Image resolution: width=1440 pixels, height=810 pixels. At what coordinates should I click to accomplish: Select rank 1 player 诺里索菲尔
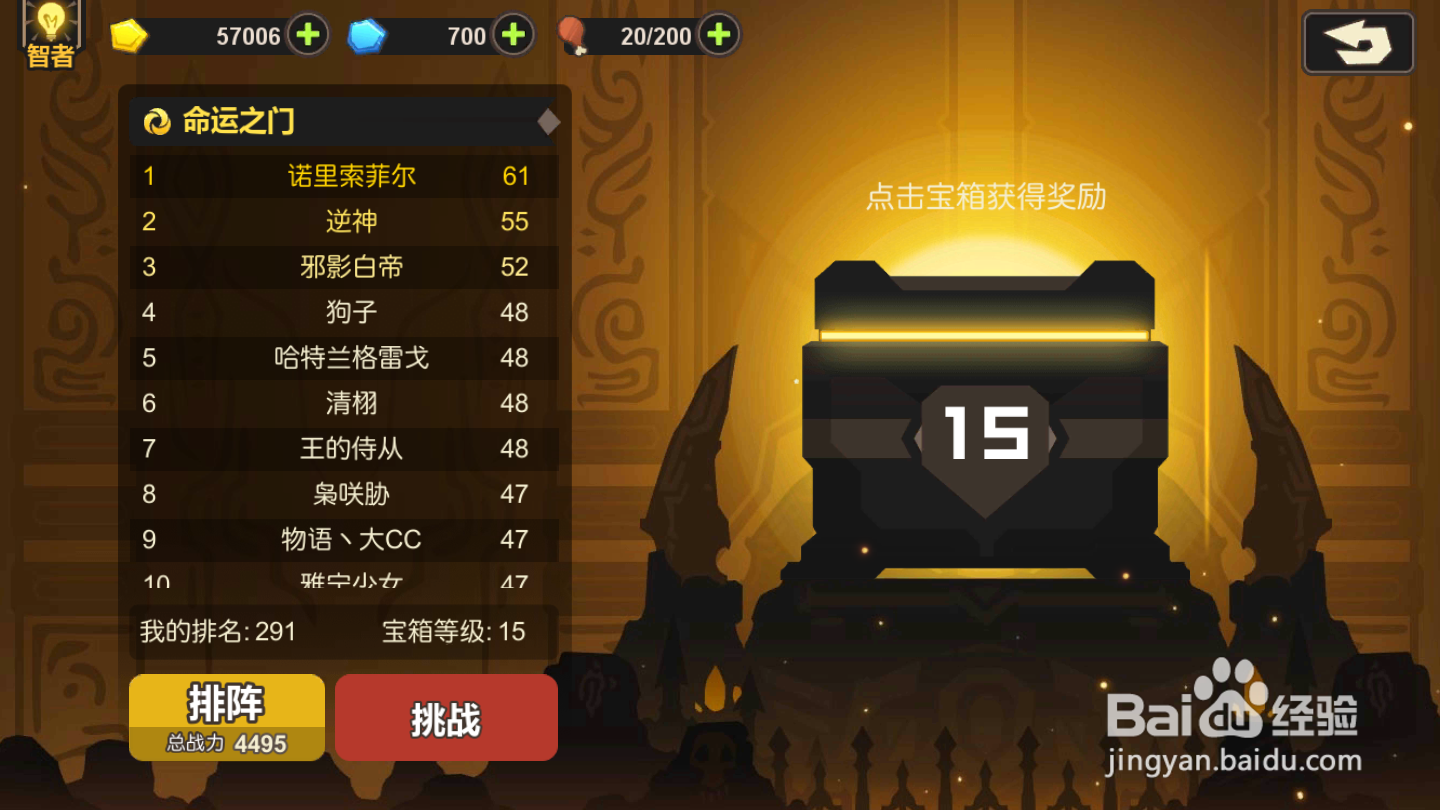pyautogui.click(x=345, y=176)
